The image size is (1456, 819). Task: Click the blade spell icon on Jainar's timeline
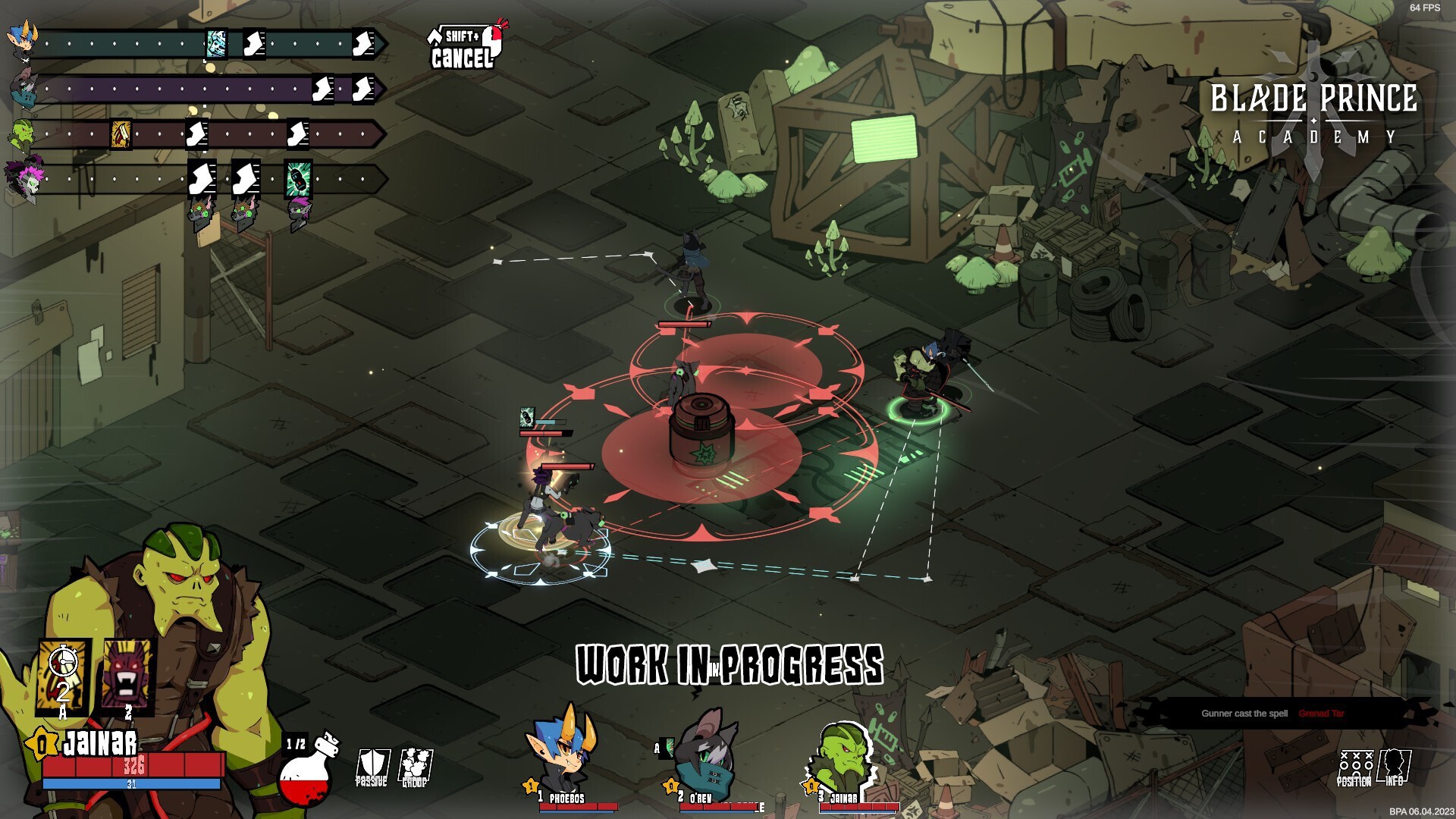(120, 134)
